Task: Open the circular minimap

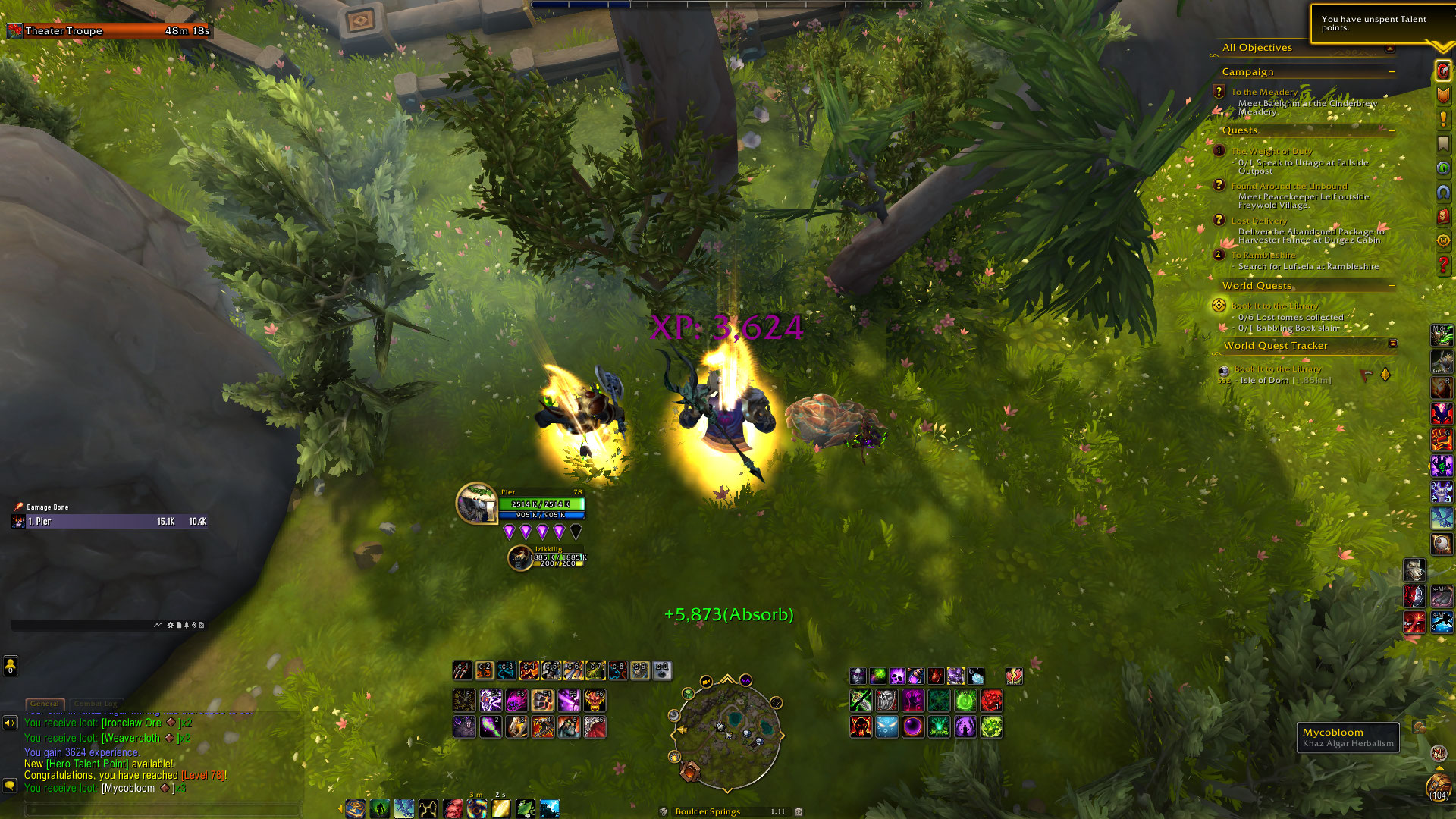Action: click(x=726, y=734)
